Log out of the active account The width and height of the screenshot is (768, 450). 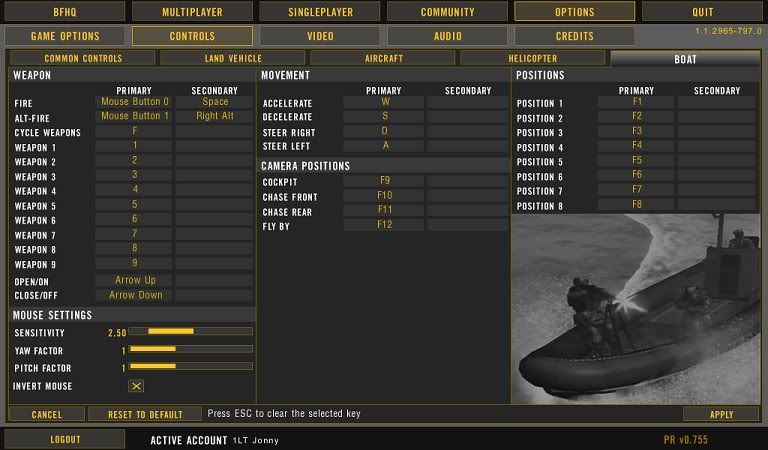(65, 439)
